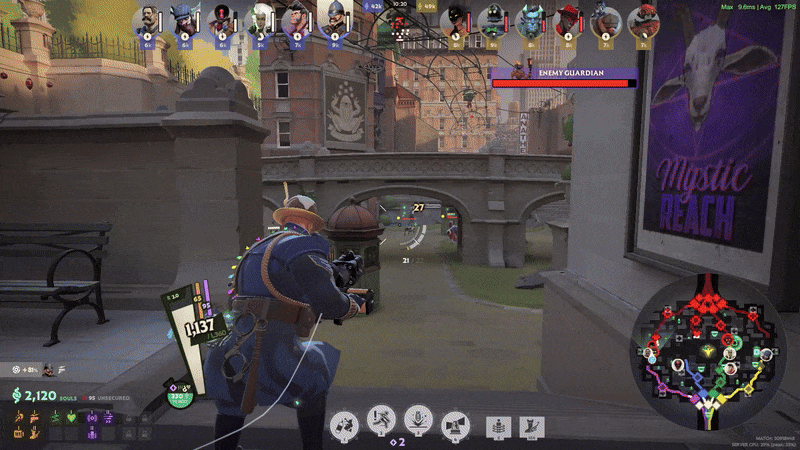800x450 pixels.
Task: Select the first orange weapon item slot
Action: (19, 416)
